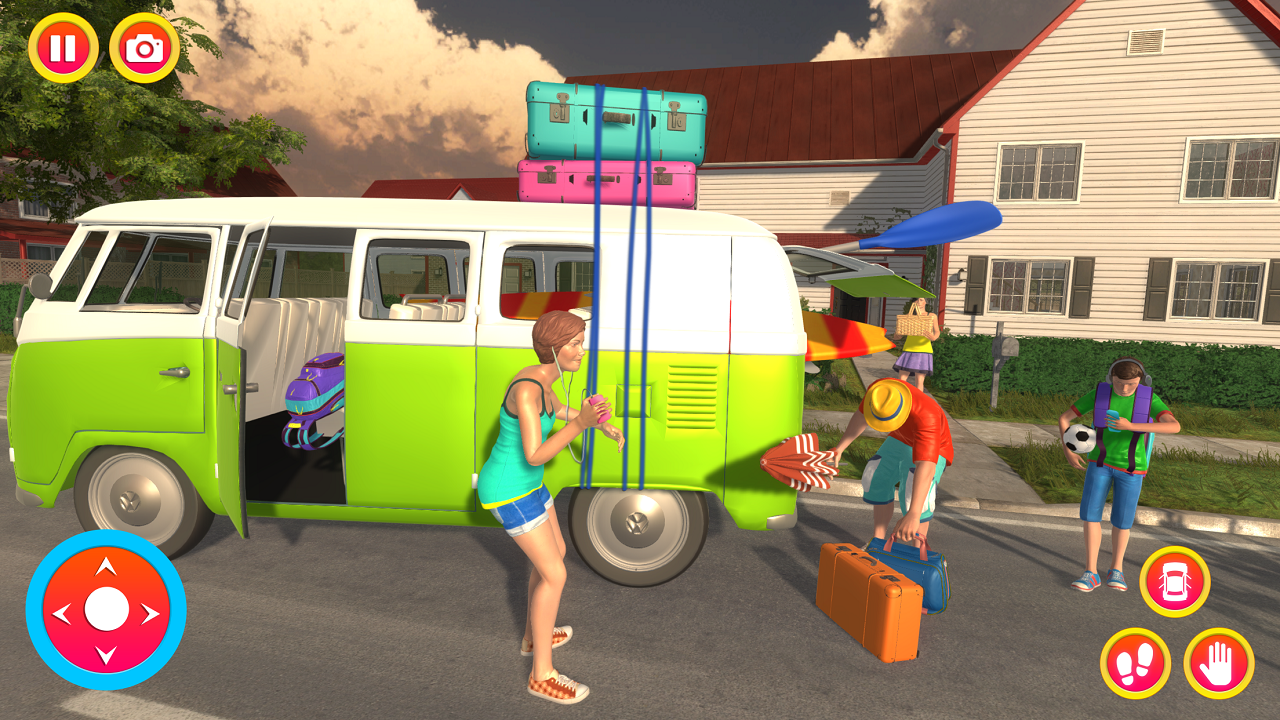Open the camera screenshot tool

145,47
